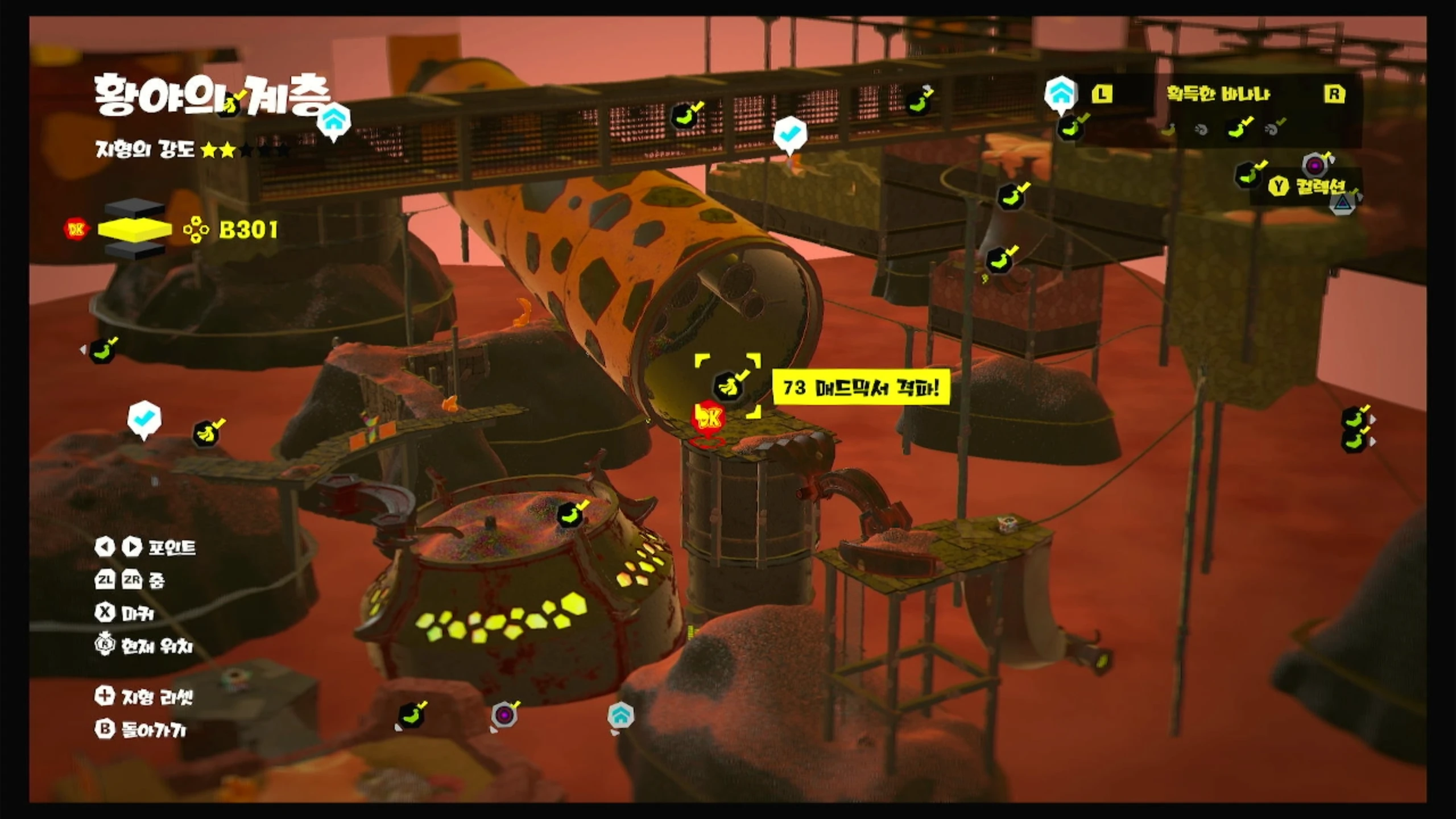Select the house marker beside the 황야의 계층 title
1456x819 pixels.
tap(333, 120)
